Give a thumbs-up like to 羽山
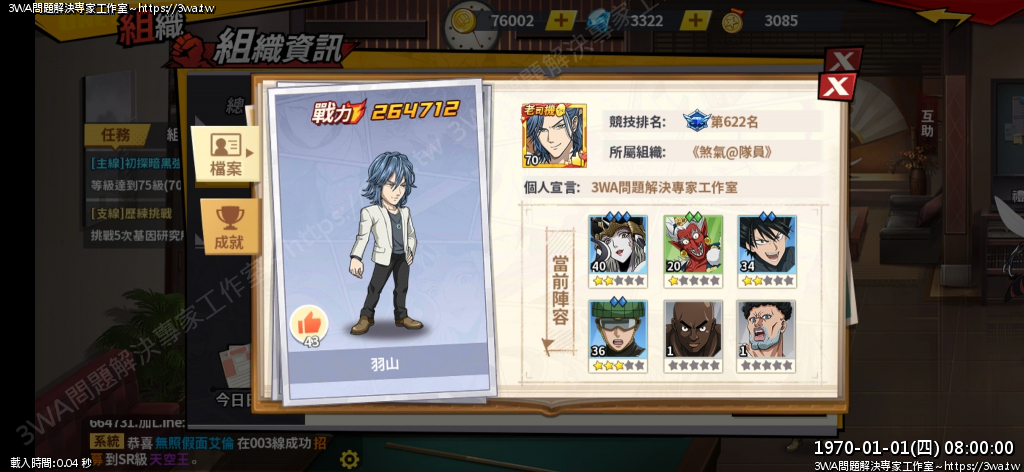This screenshot has height=472, width=1024. 310,324
